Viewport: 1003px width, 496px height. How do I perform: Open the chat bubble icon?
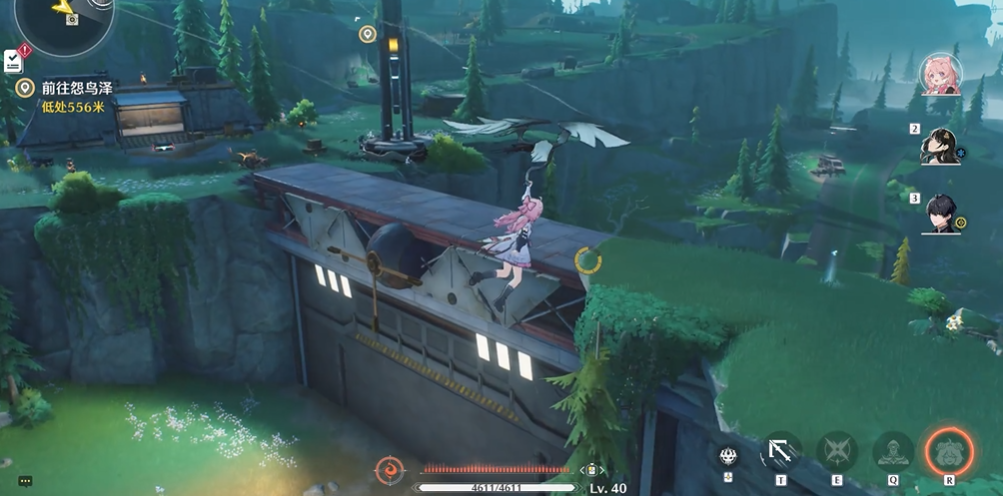tap(25, 481)
